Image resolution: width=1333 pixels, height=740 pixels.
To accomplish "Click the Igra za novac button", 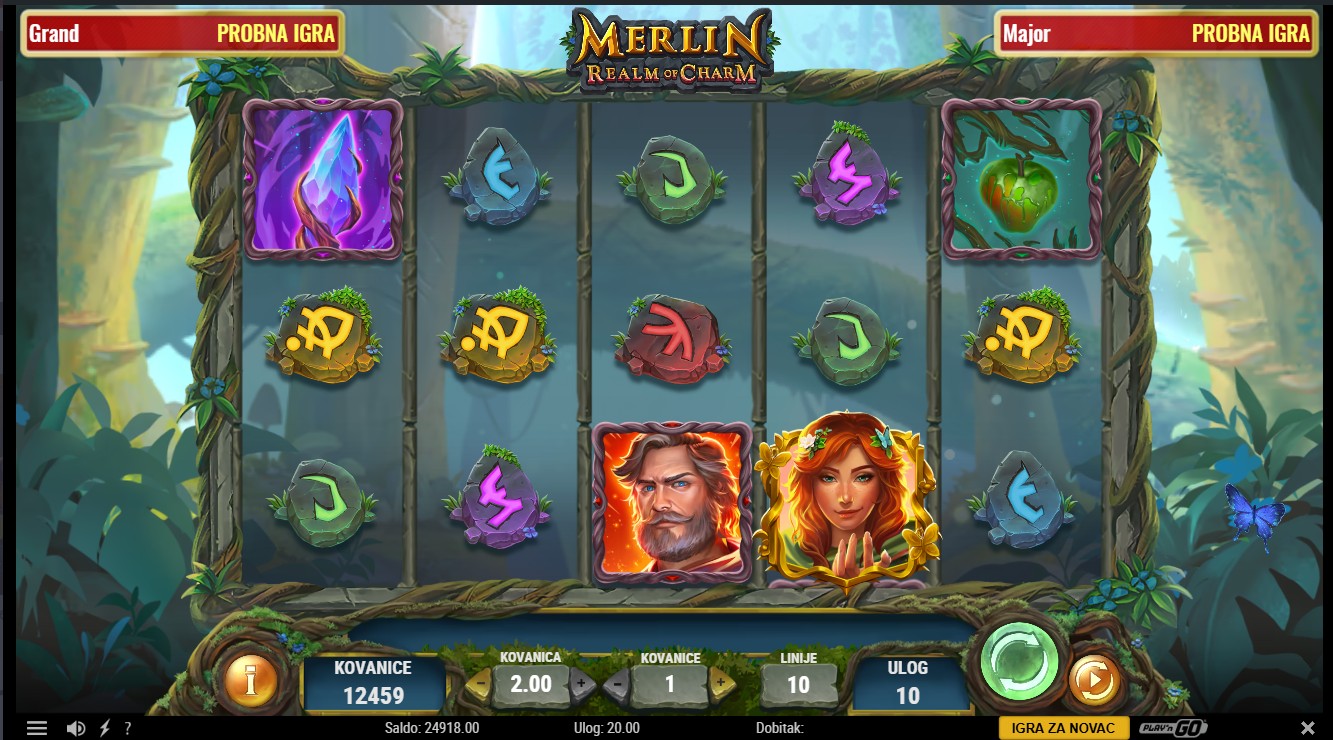I will (x=1064, y=728).
